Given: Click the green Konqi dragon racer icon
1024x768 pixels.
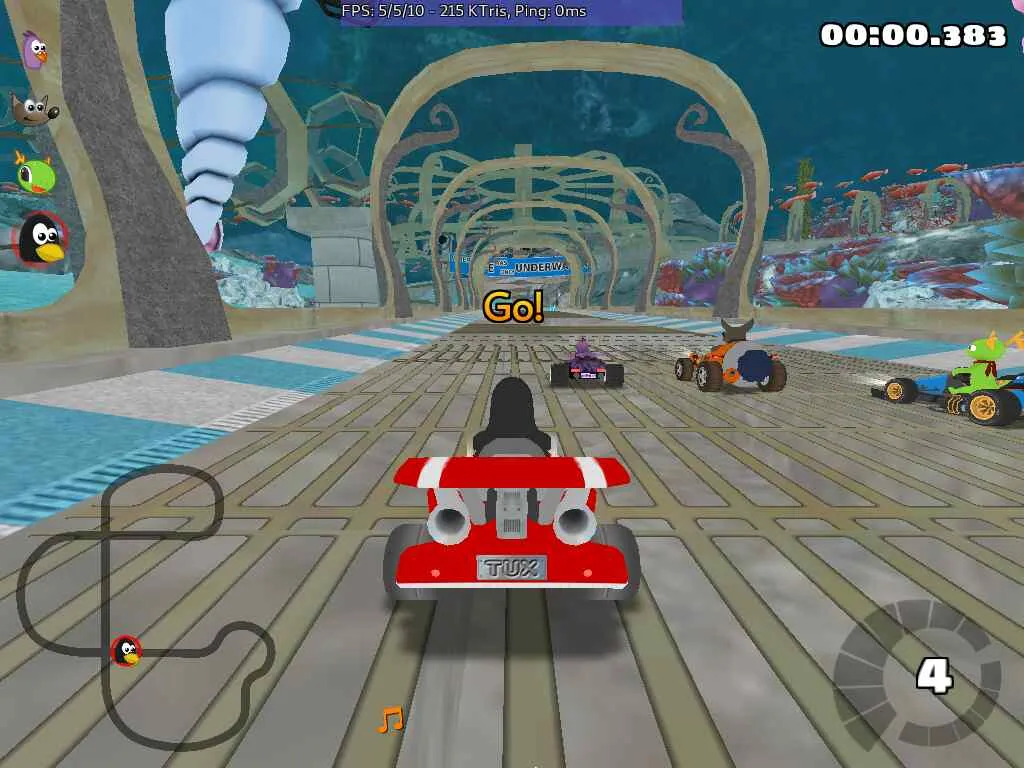Looking at the screenshot, I should point(35,173).
